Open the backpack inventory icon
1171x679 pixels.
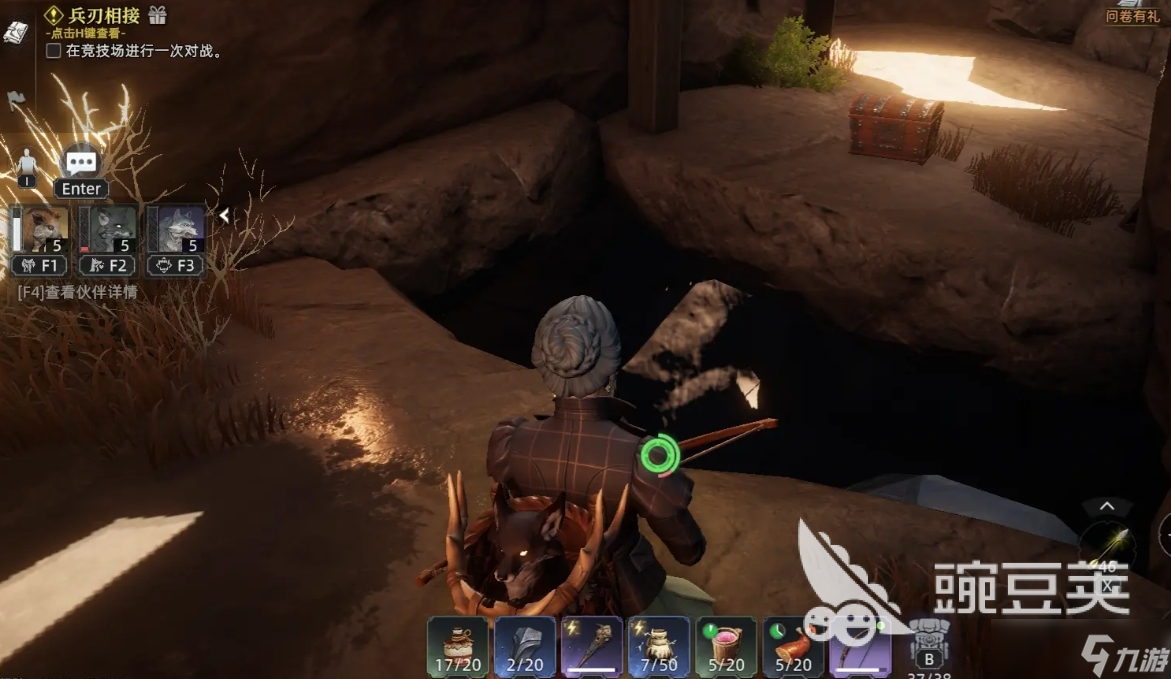click(929, 641)
